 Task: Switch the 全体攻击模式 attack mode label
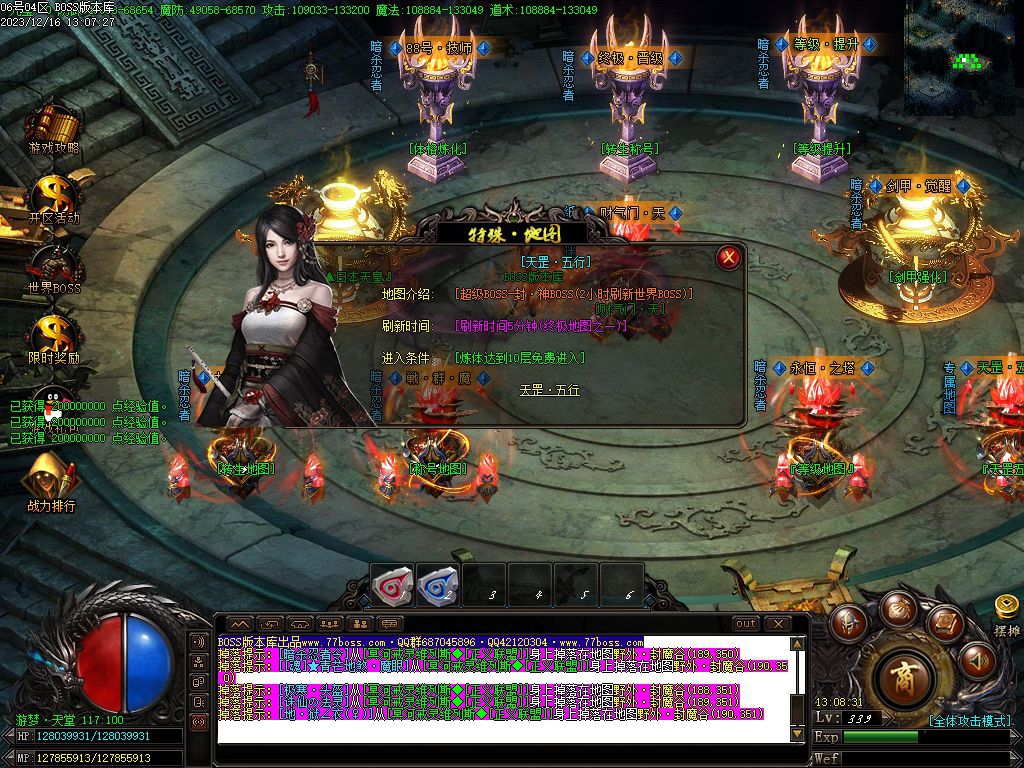click(970, 720)
